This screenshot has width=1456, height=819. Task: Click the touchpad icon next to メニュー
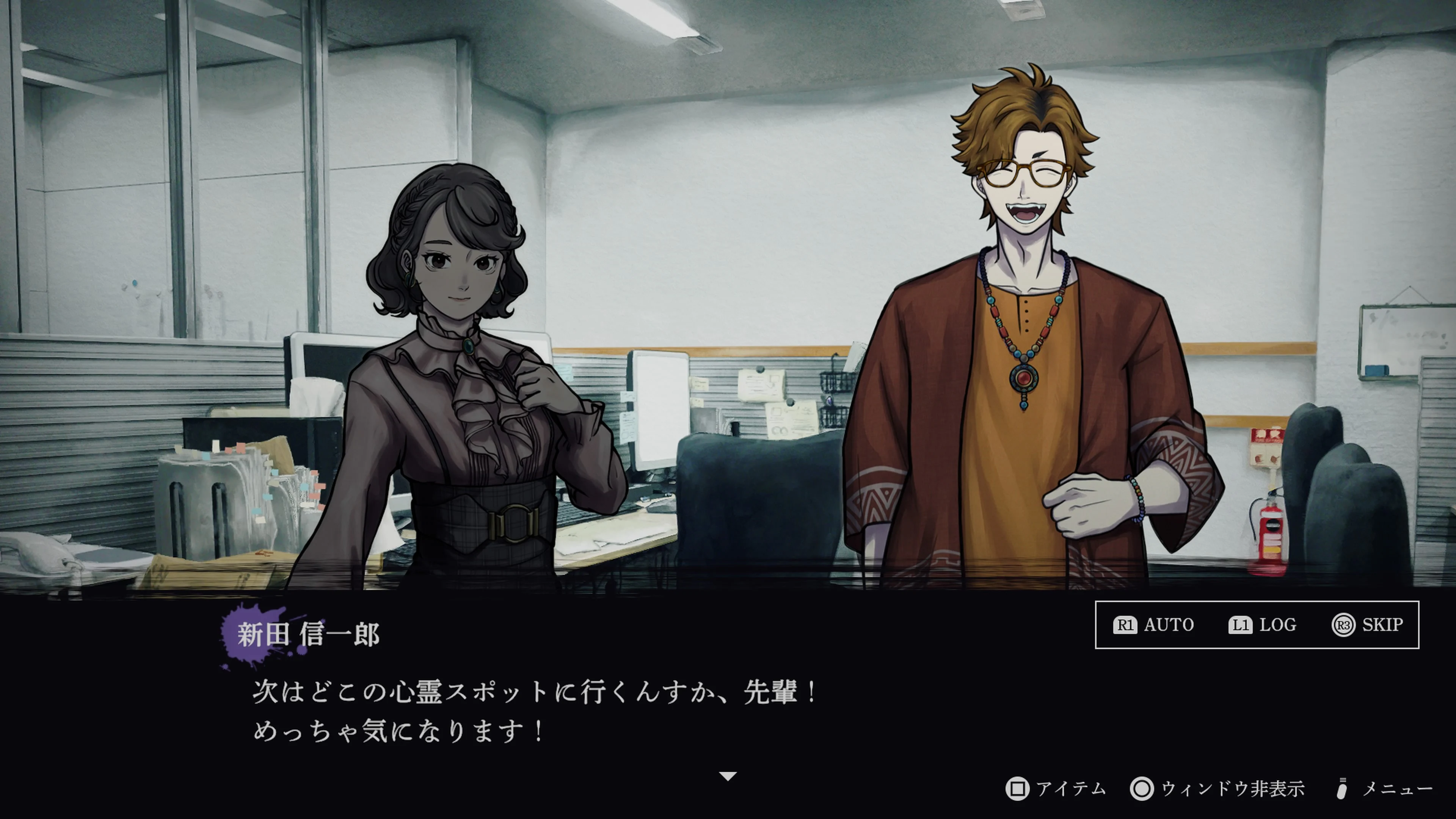click(1342, 788)
